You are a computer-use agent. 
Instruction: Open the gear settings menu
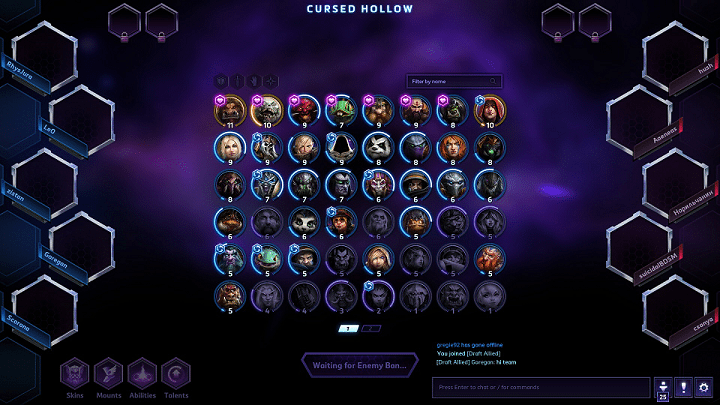[x=703, y=388]
